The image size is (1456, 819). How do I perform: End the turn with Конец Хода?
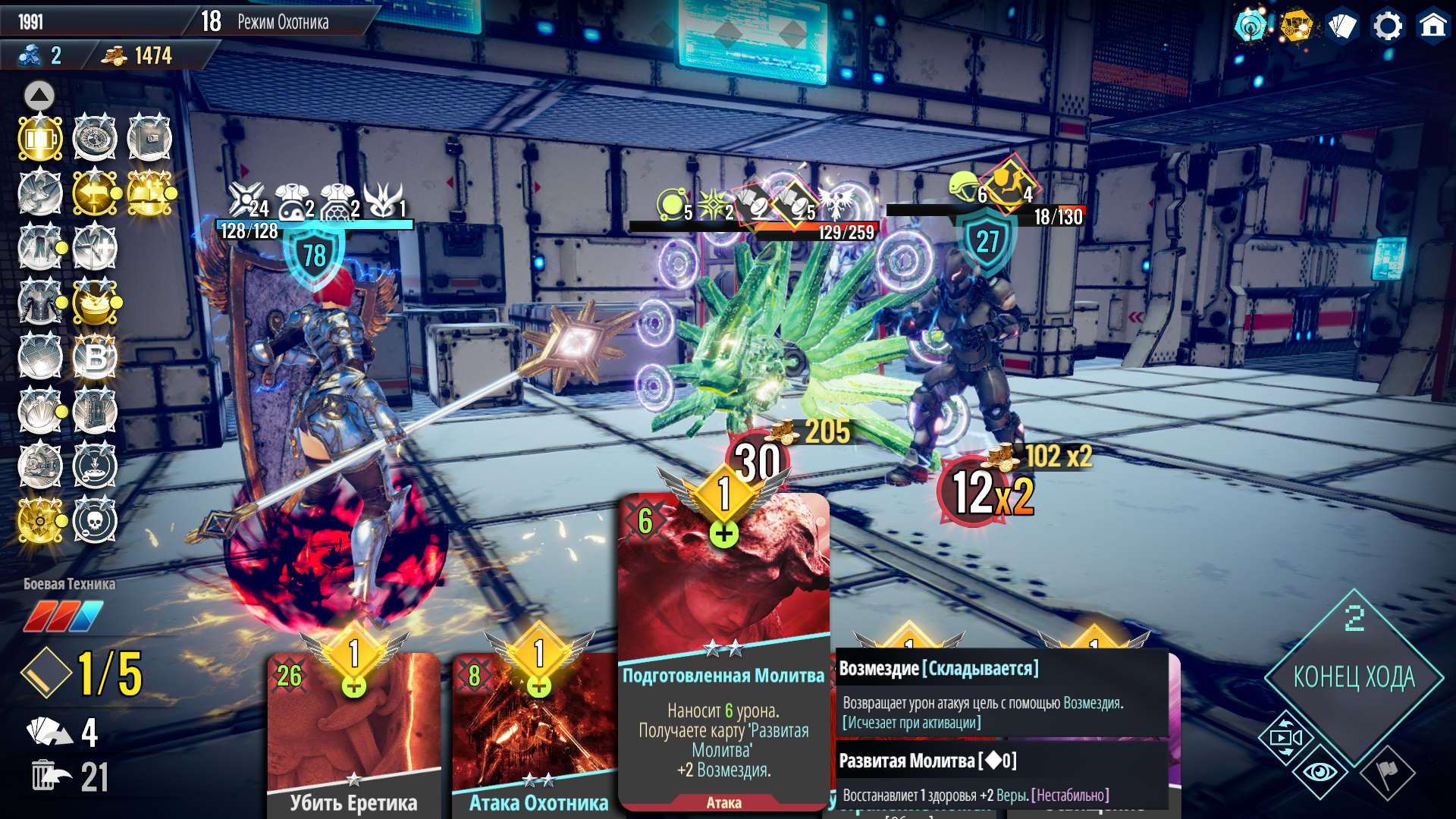1354,677
